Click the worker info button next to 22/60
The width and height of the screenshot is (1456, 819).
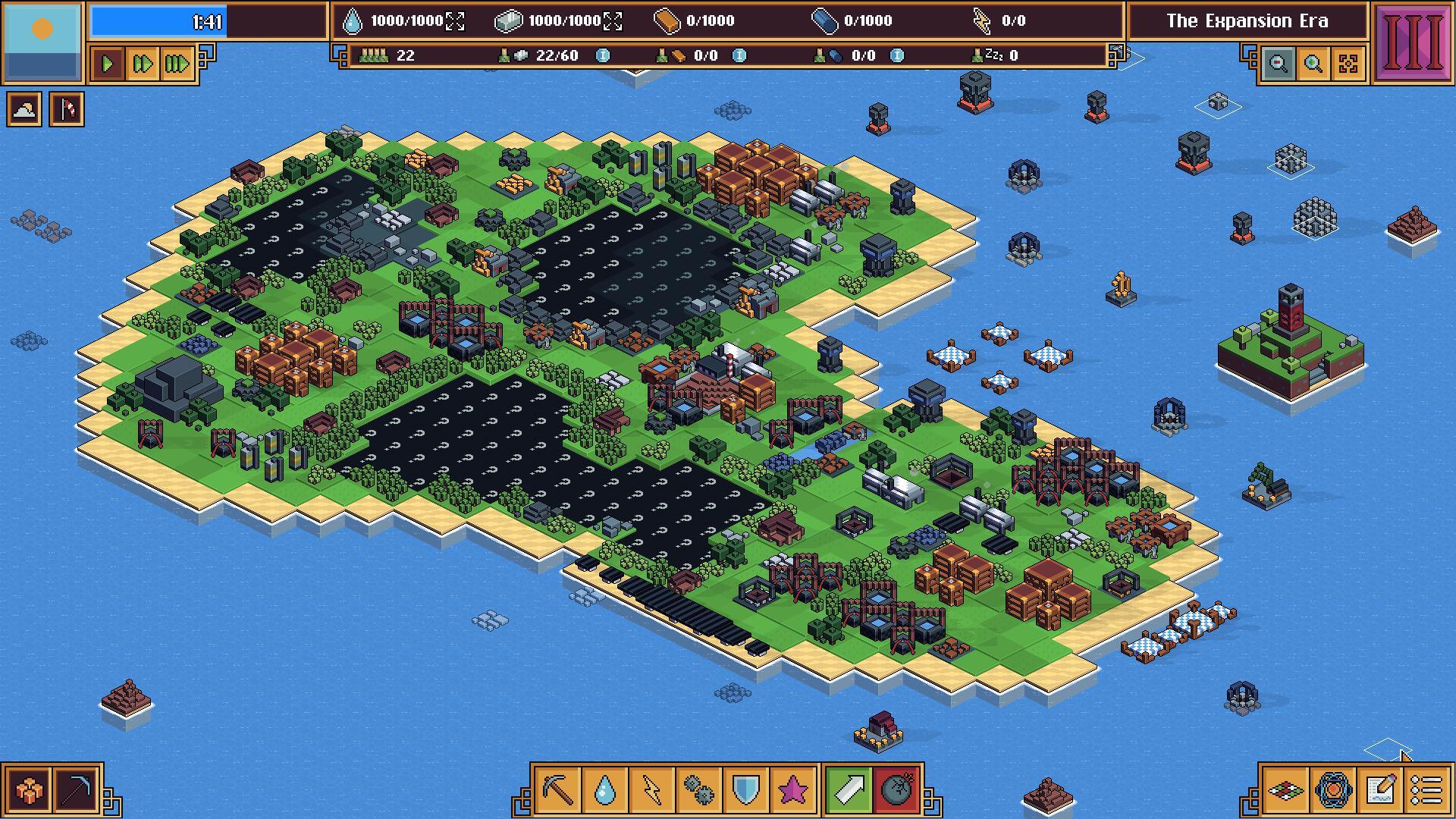[602, 55]
